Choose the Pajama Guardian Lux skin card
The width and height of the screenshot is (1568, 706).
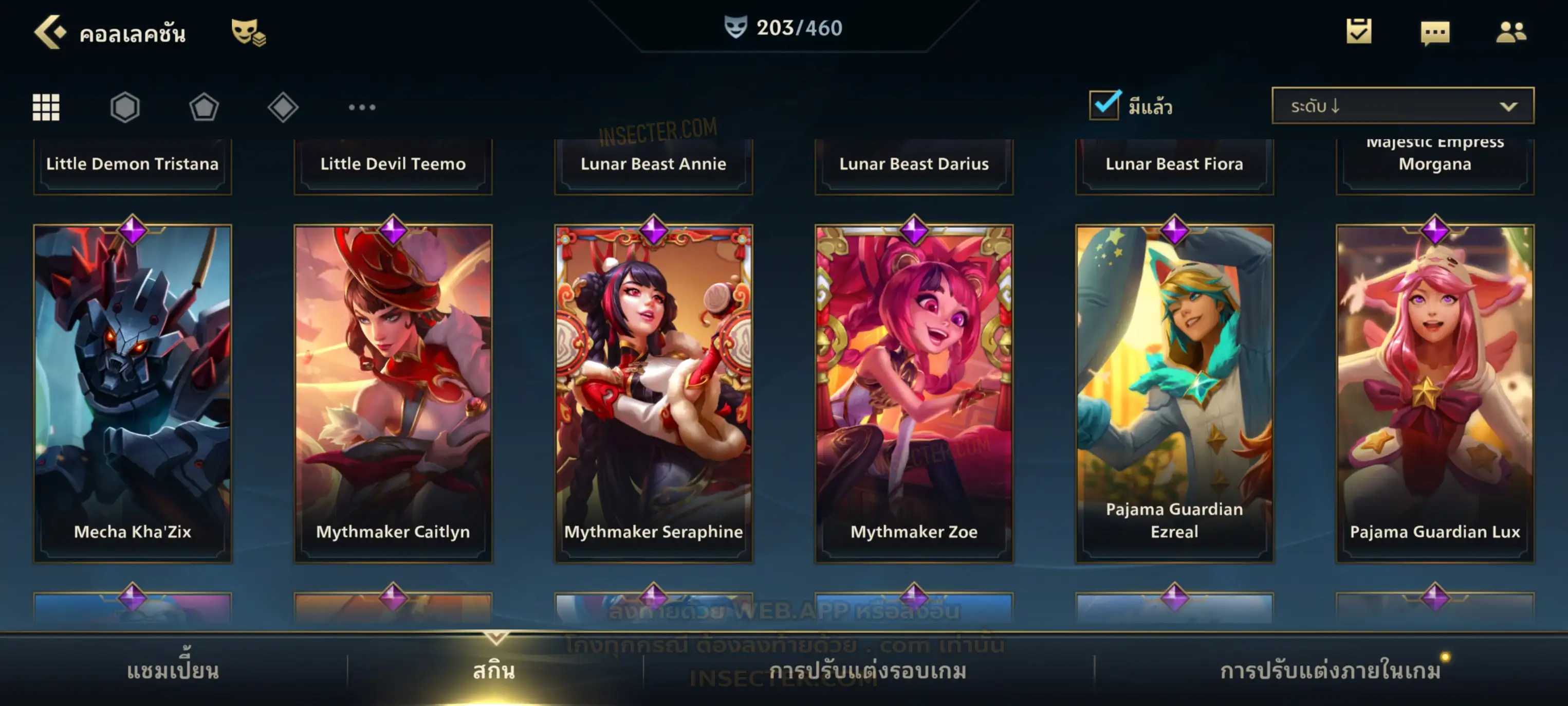(1435, 393)
